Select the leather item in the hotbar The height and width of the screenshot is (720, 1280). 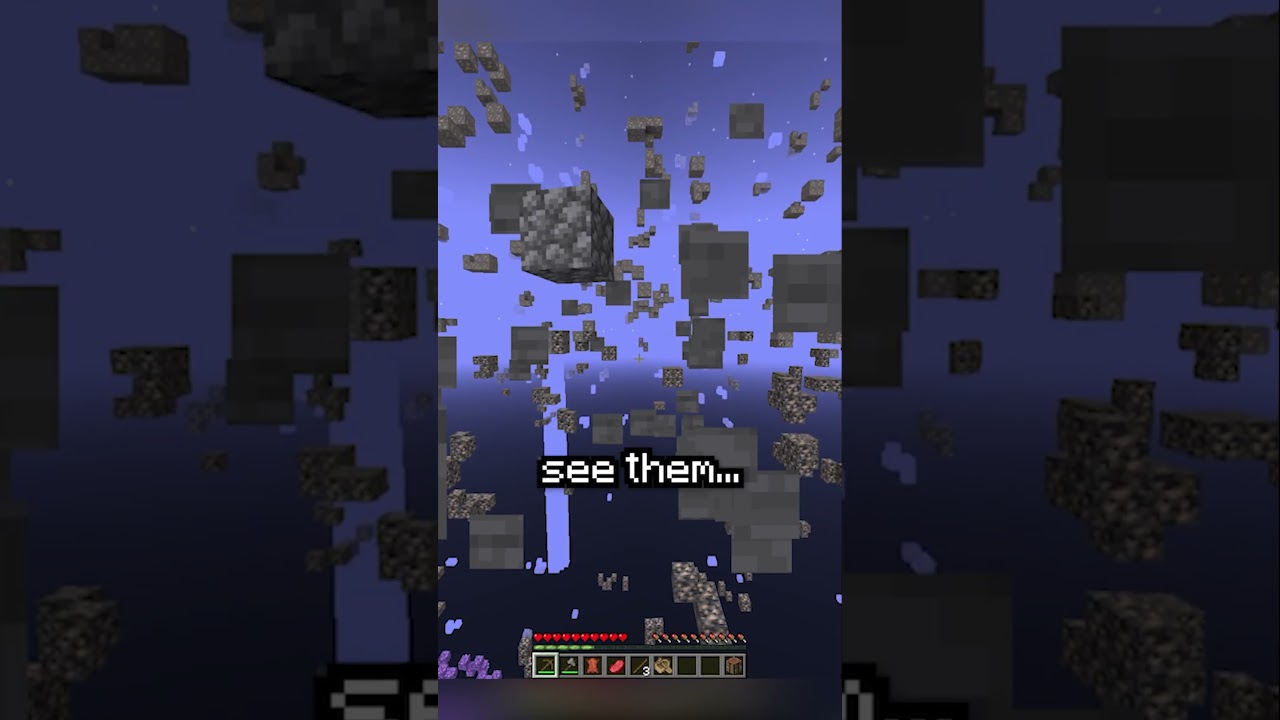594,665
